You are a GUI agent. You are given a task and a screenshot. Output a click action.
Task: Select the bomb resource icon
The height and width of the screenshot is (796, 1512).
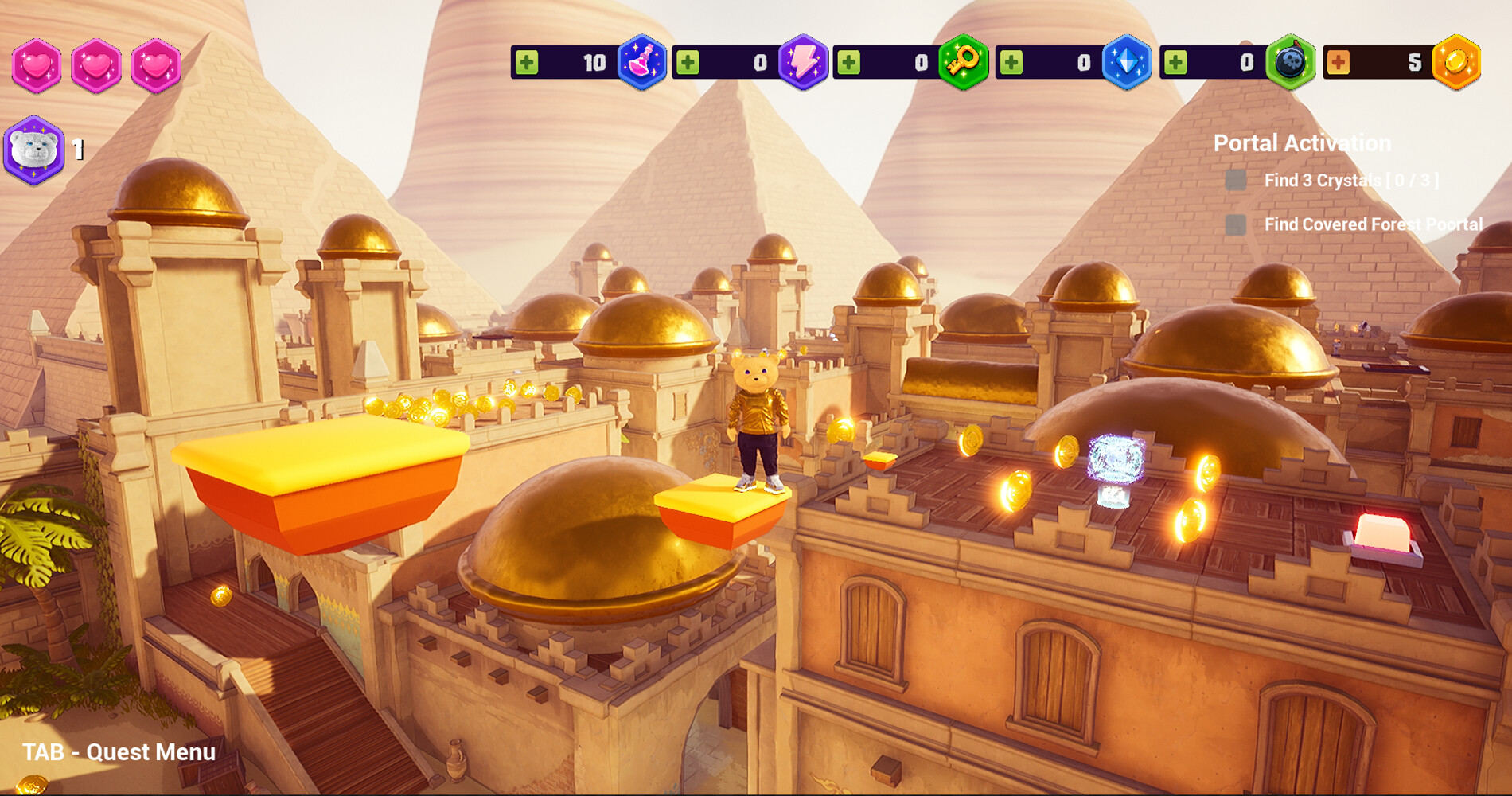1290,62
